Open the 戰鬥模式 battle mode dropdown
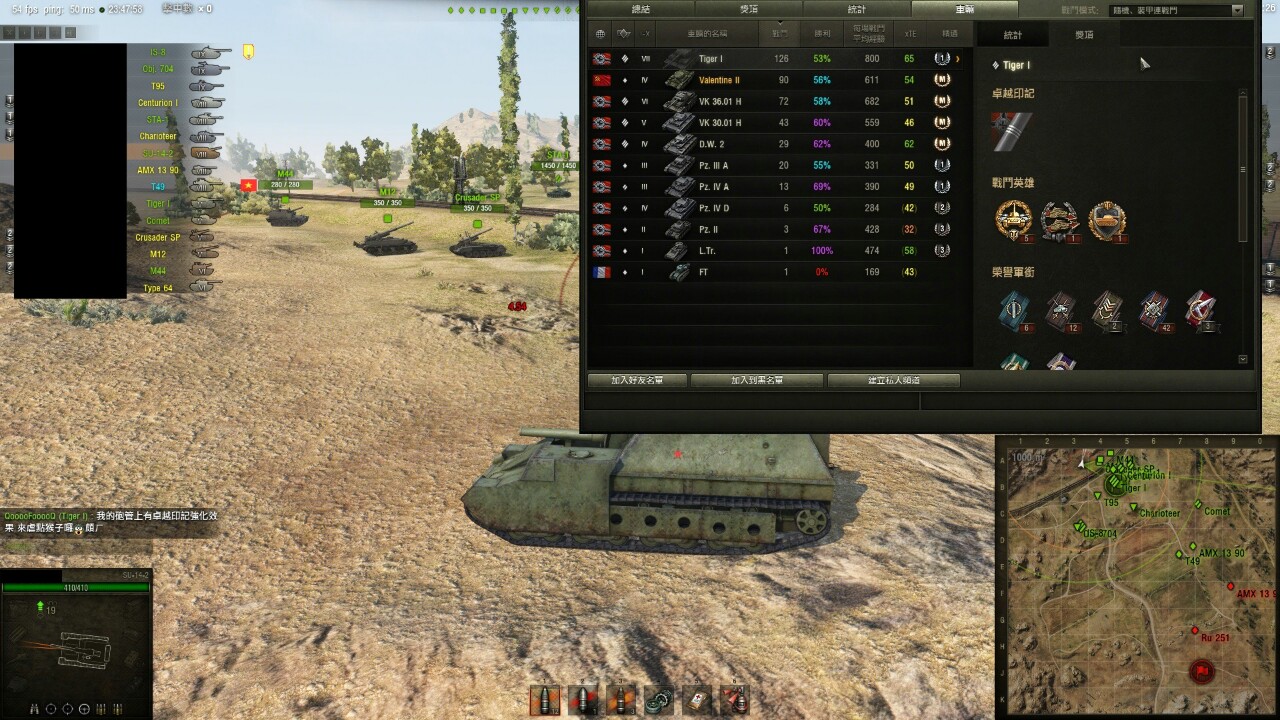 tap(1180, 10)
